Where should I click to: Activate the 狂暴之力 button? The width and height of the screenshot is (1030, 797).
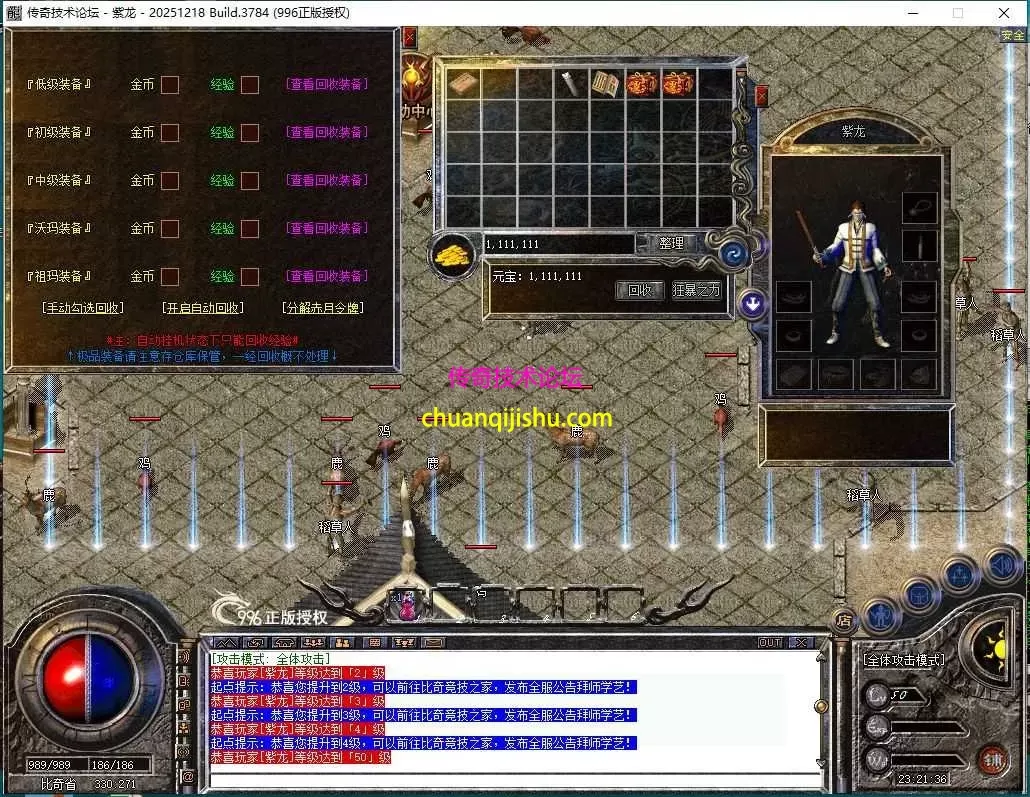tap(696, 290)
